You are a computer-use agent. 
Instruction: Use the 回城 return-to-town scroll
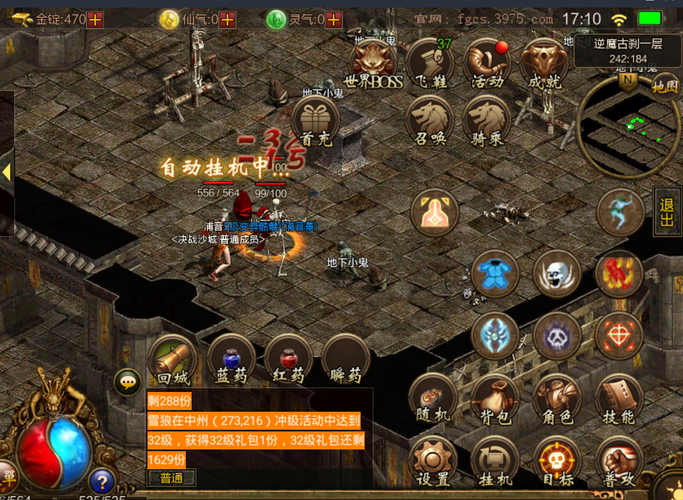[x=173, y=360]
